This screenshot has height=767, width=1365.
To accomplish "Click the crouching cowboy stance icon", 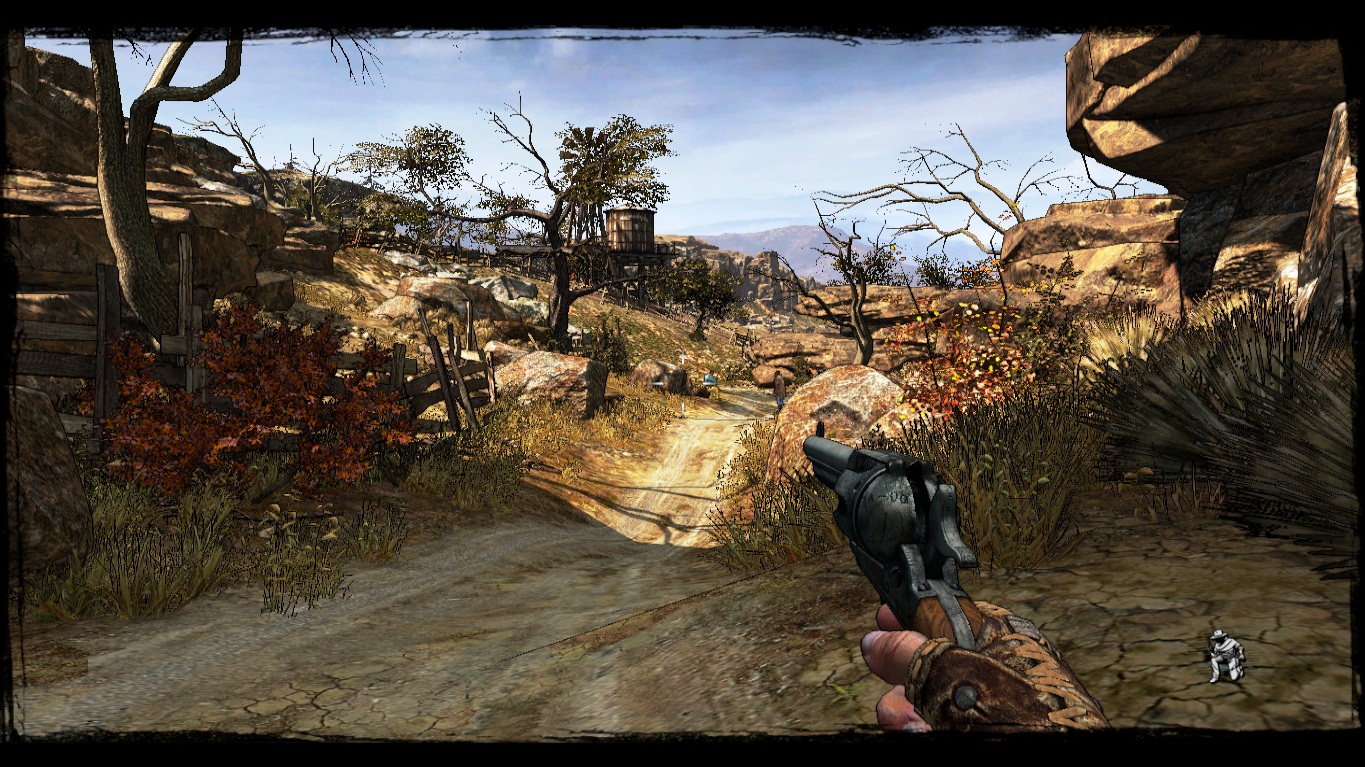I will (1225, 656).
